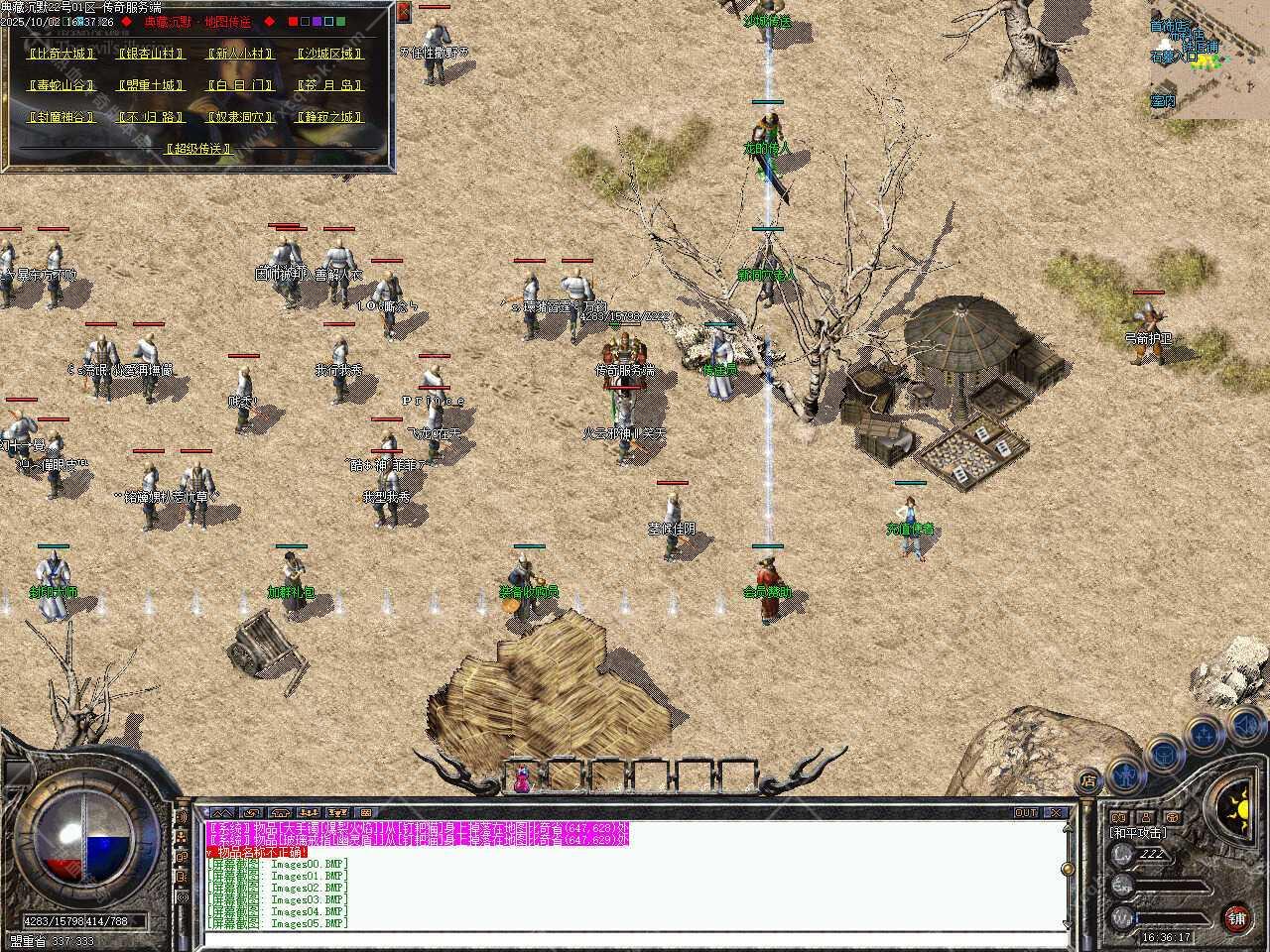Travel to 沙城区域
Image resolution: width=1270 pixels, height=952 pixels.
tap(329, 54)
